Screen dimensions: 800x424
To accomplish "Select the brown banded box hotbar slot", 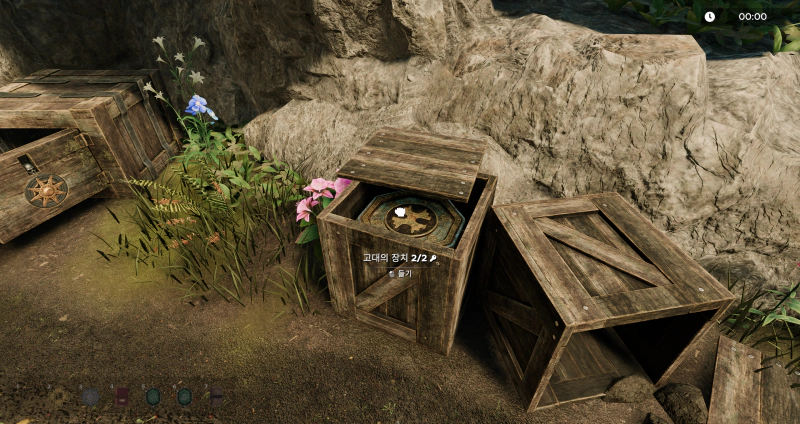I will tap(216, 396).
